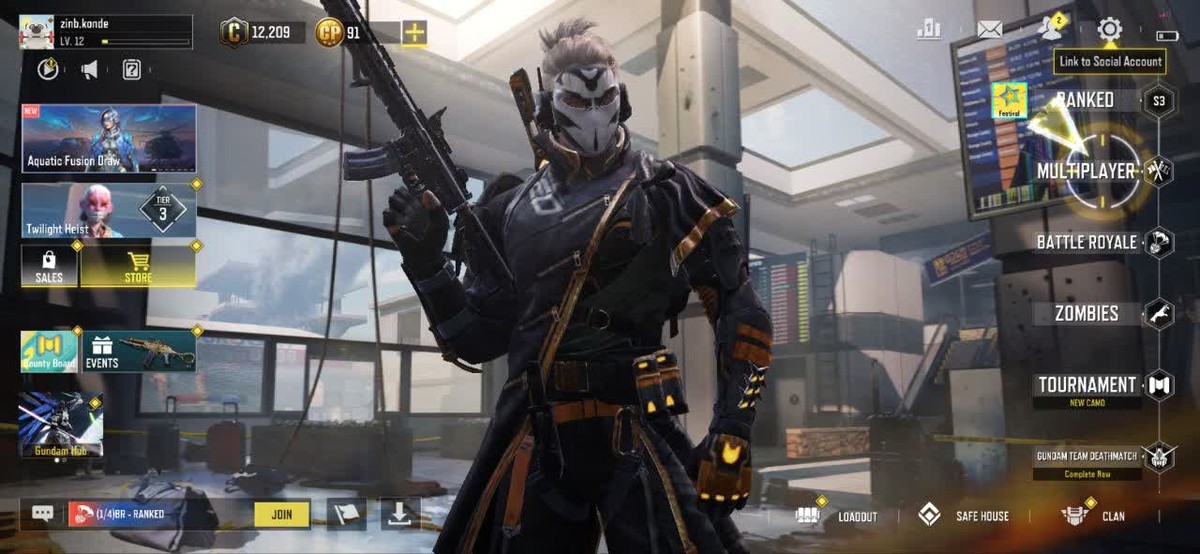
Task: Select the Ranked mode entry
Action: tap(1085, 100)
